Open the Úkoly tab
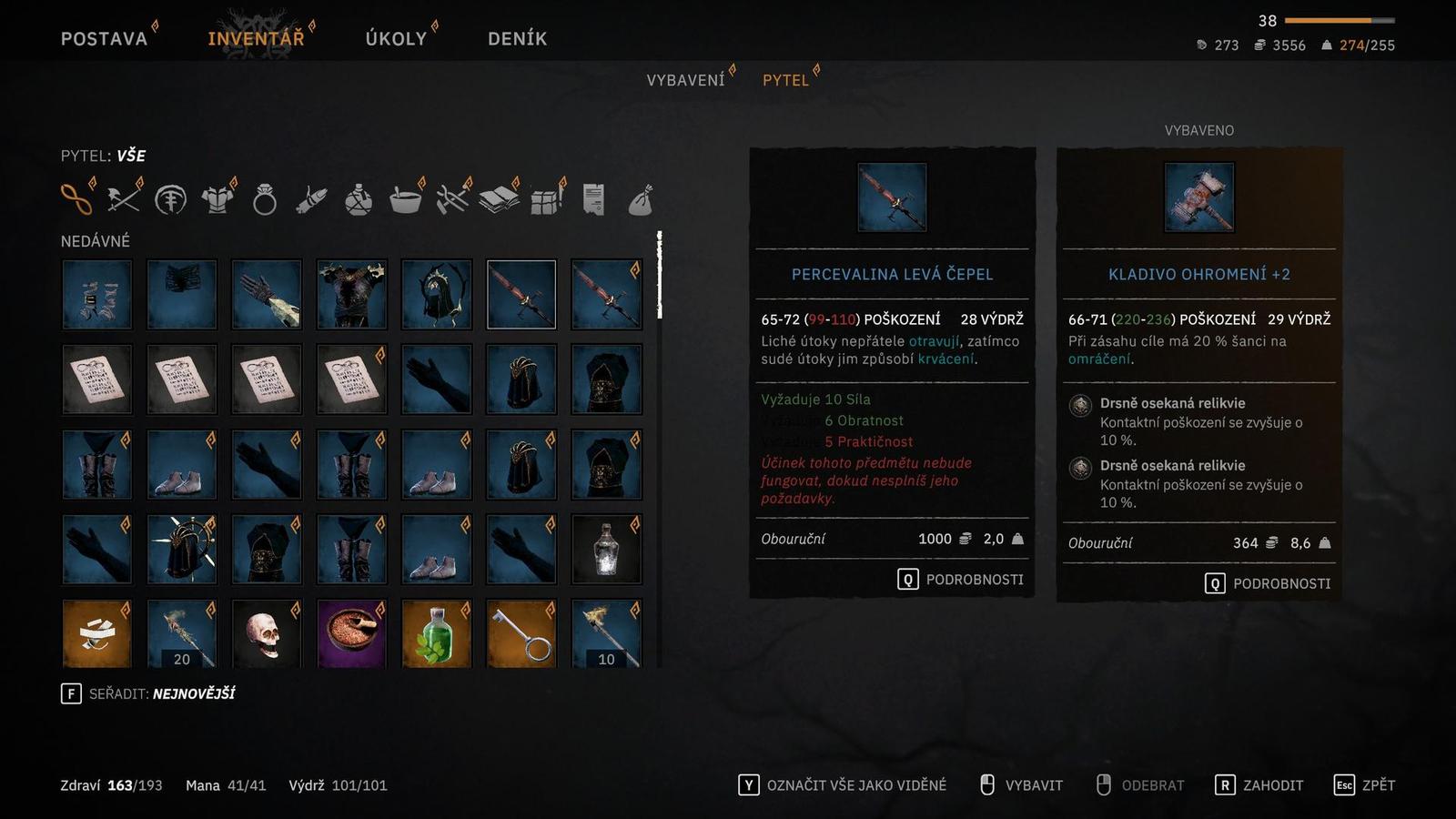1456x819 pixels. click(x=396, y=38)
